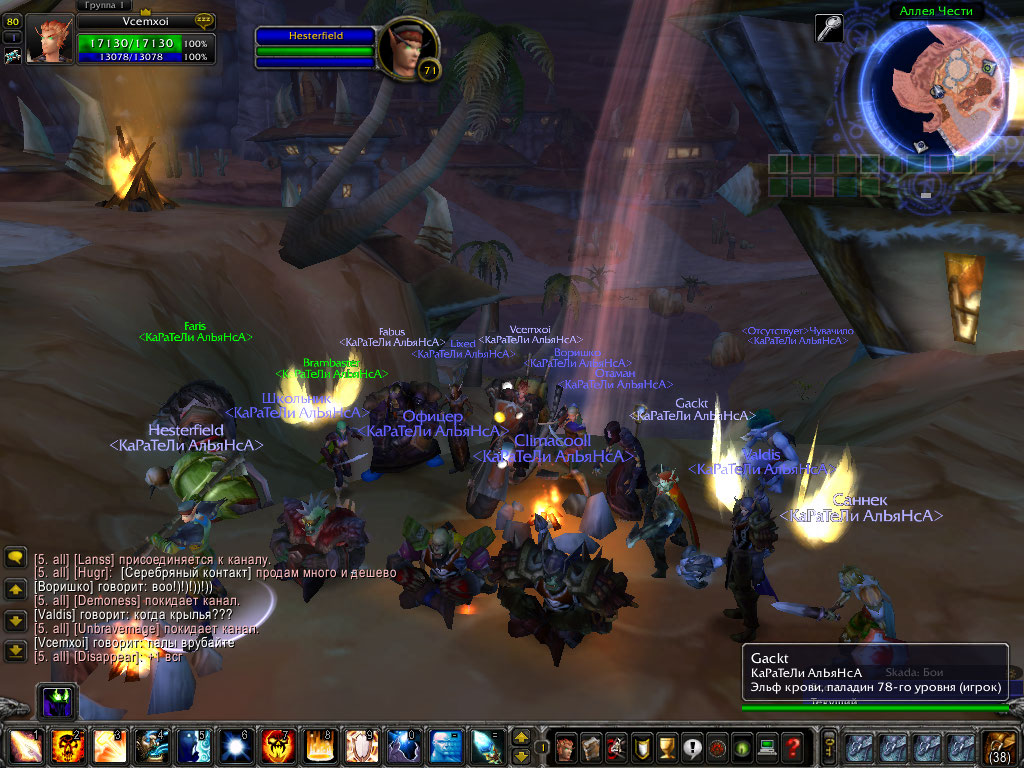
Task: Click the keyring button next to the bags
Action: [x=829, y=747]
